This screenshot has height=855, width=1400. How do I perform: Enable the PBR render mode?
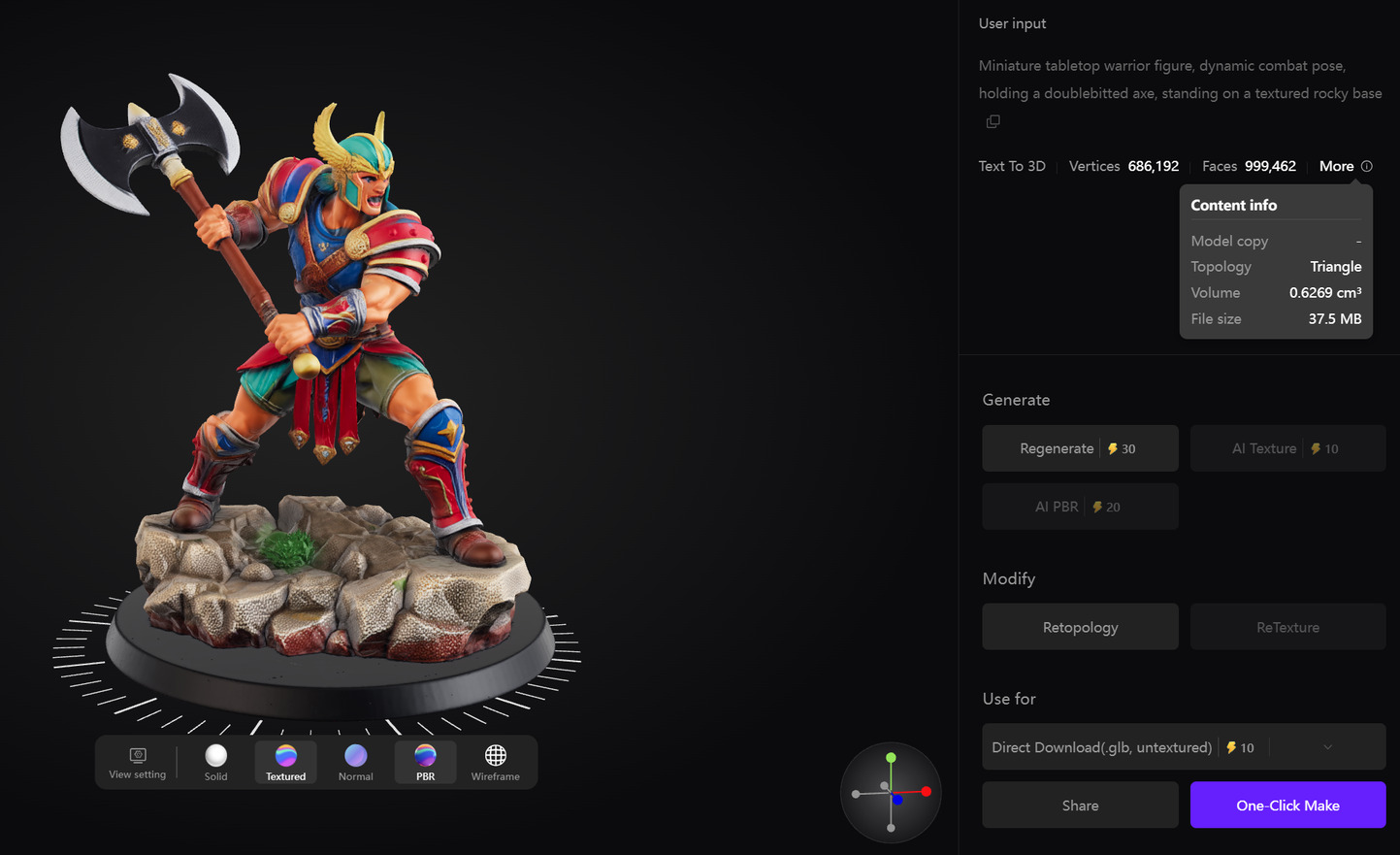pos(425,762)
